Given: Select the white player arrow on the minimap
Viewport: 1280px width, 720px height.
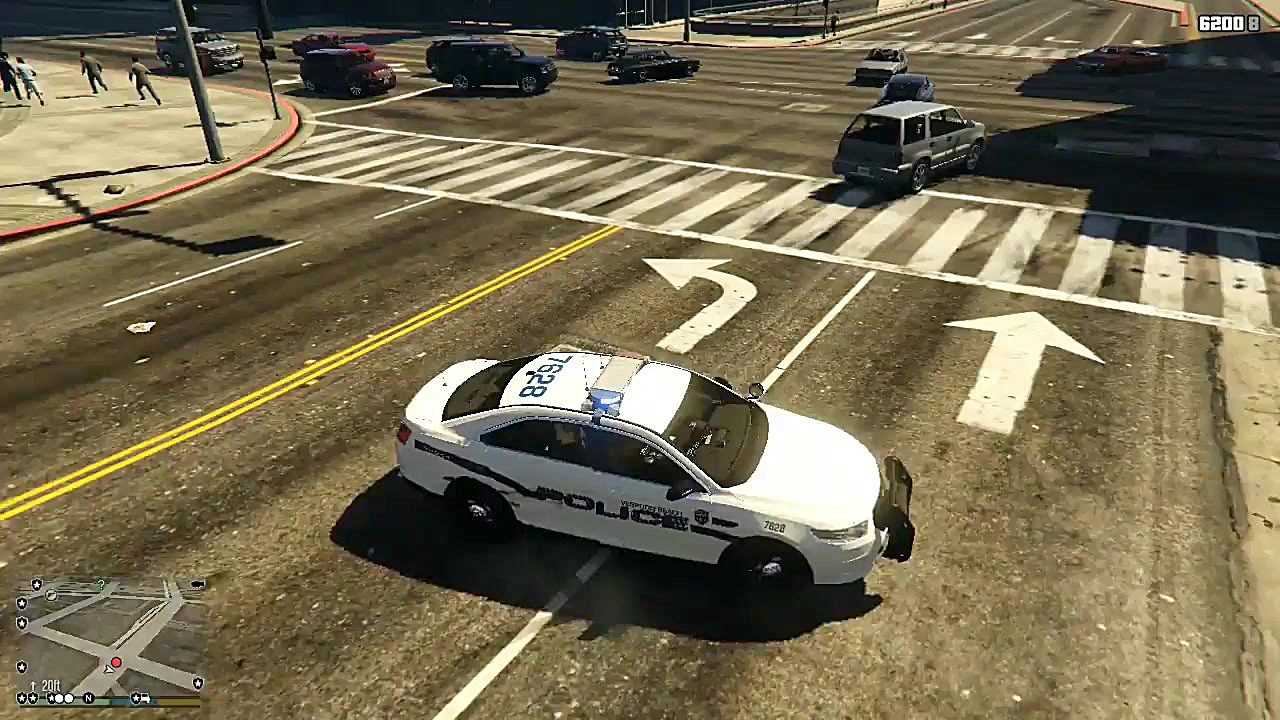Looking at the screenshot, I should click(109, 669).
